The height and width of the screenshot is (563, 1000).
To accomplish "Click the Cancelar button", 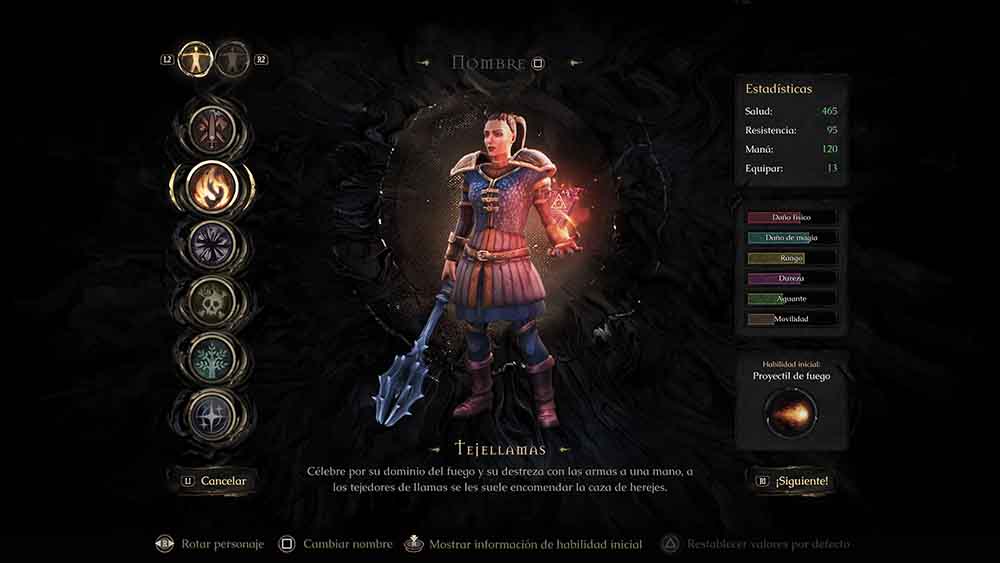I will pos(213,481).
